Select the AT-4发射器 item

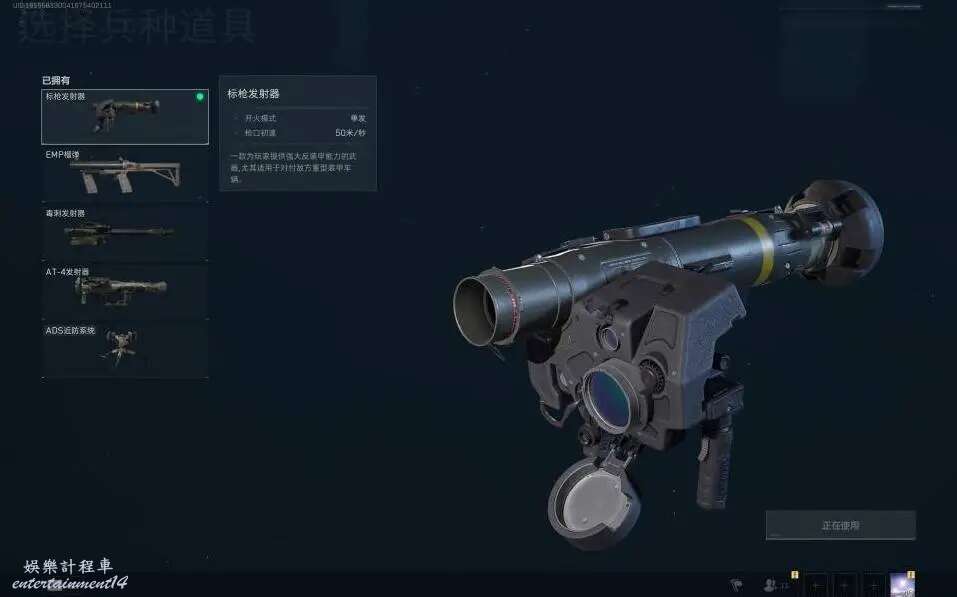[x=124, y=291]
